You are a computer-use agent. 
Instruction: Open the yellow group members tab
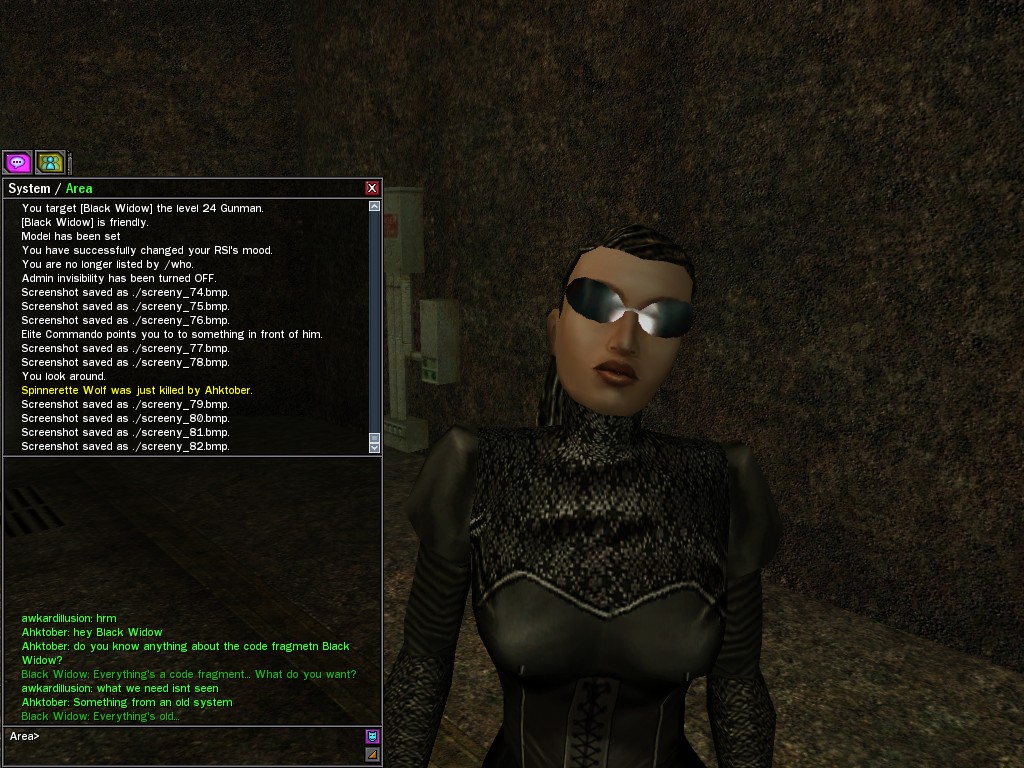pos(50,162)
